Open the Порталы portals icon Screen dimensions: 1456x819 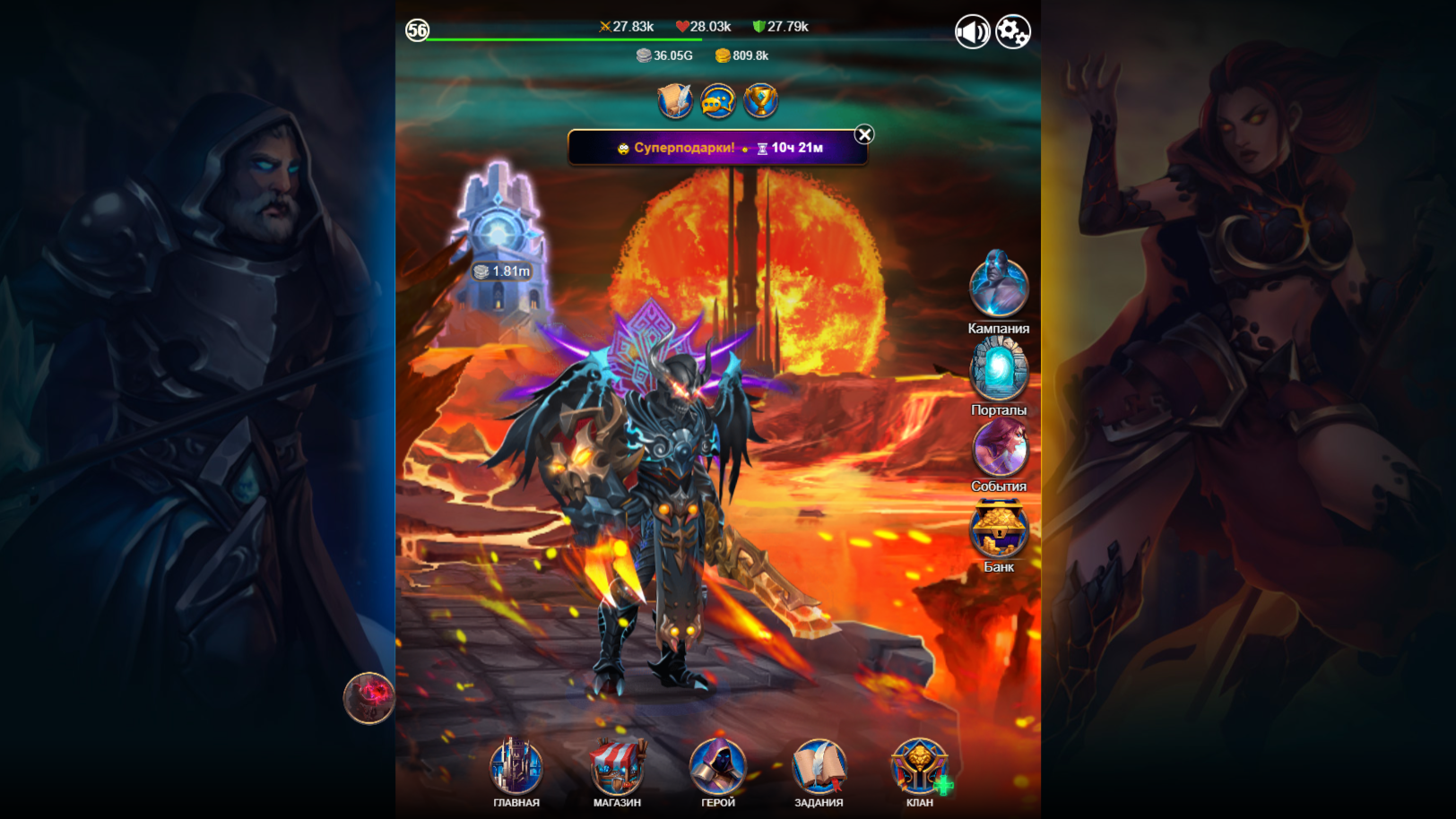[998, 367]
